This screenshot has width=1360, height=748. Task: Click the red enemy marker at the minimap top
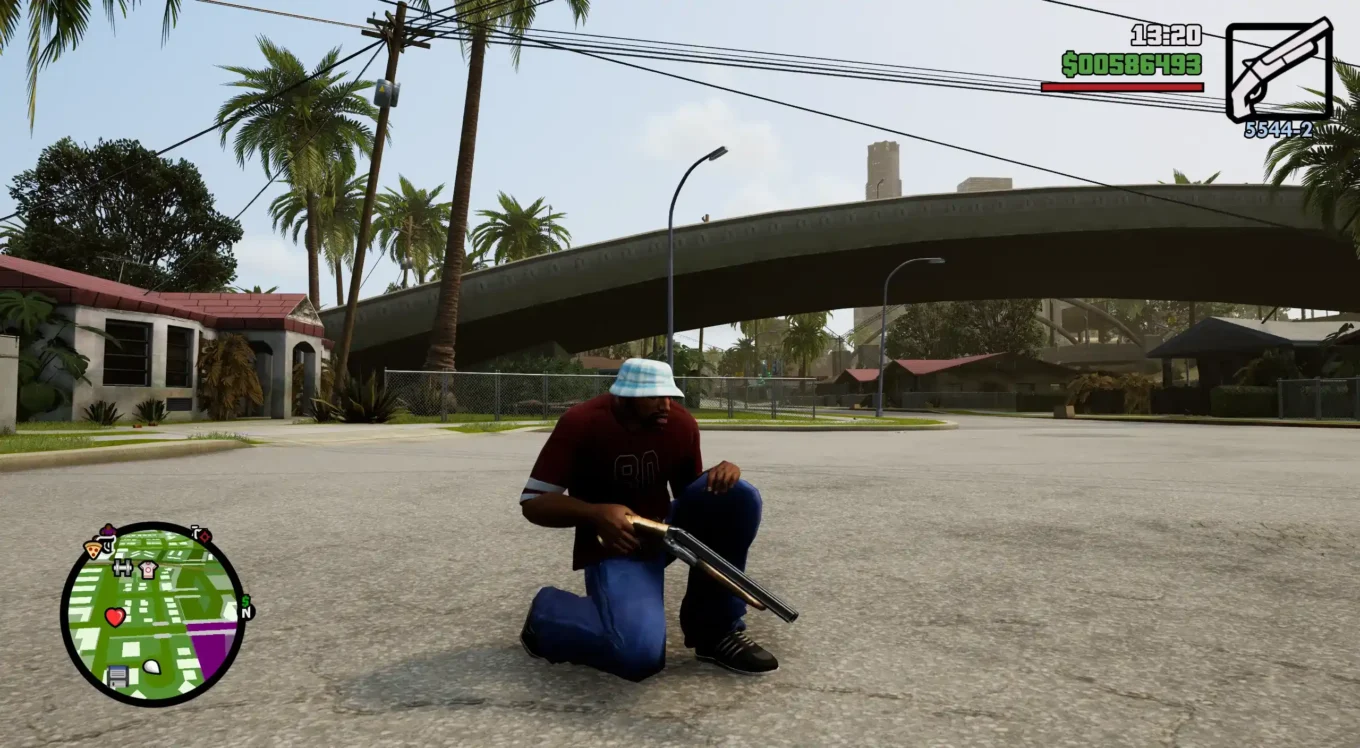[204, 536]
